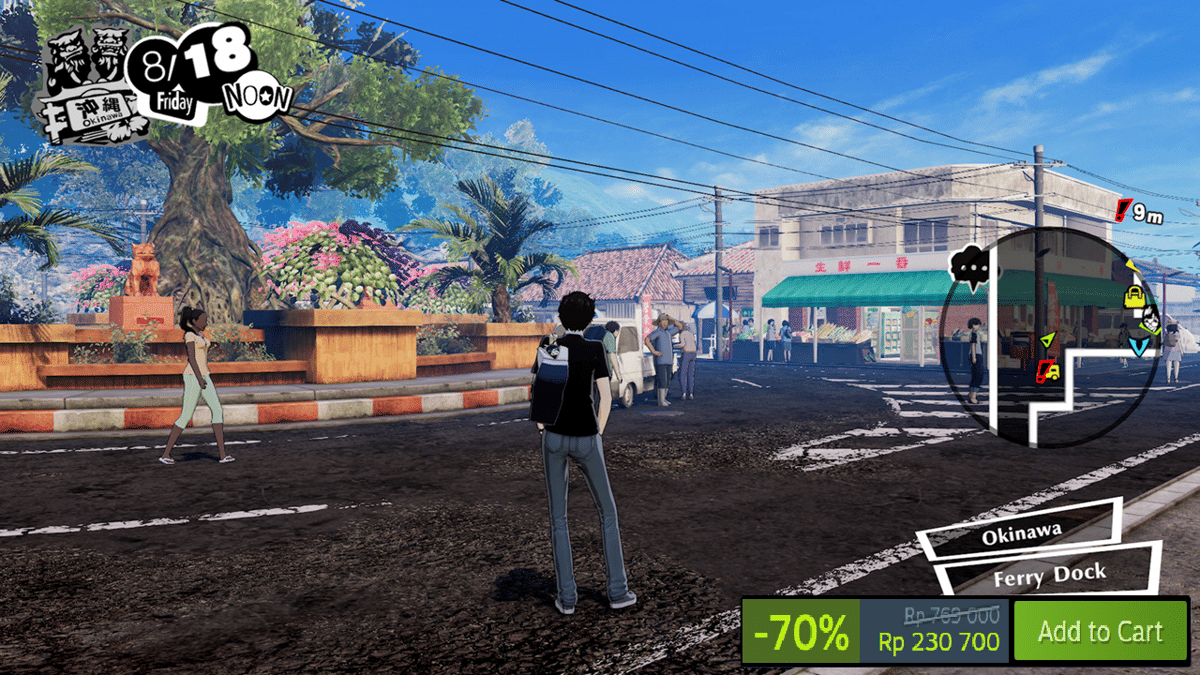Click the Okinawa shisa emblem icon
The width and height of the screenshot is (1200, 675).
(90, 85)
